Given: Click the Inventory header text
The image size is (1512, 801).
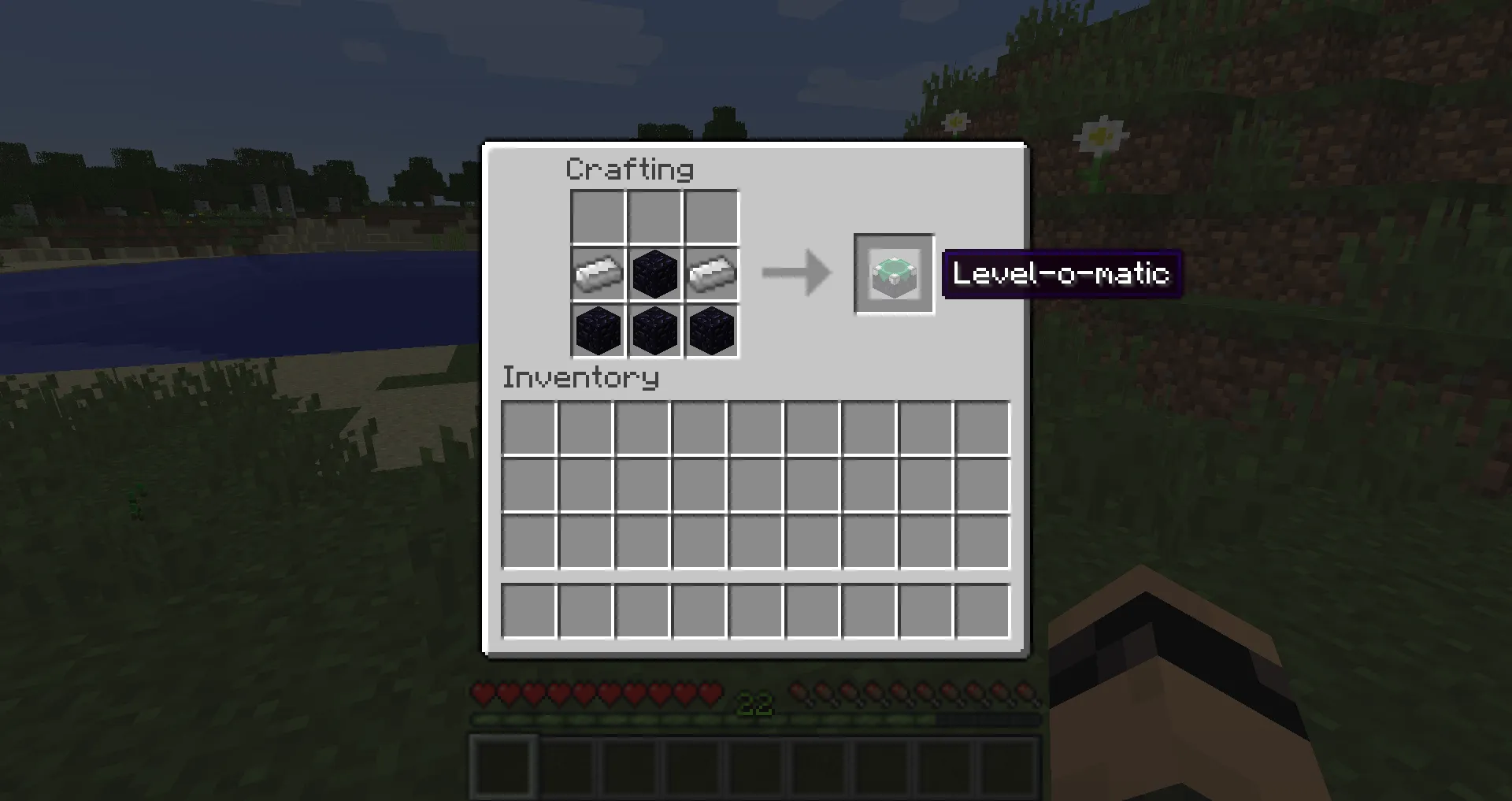Looking at the screenshot, I should click(580, 378).
